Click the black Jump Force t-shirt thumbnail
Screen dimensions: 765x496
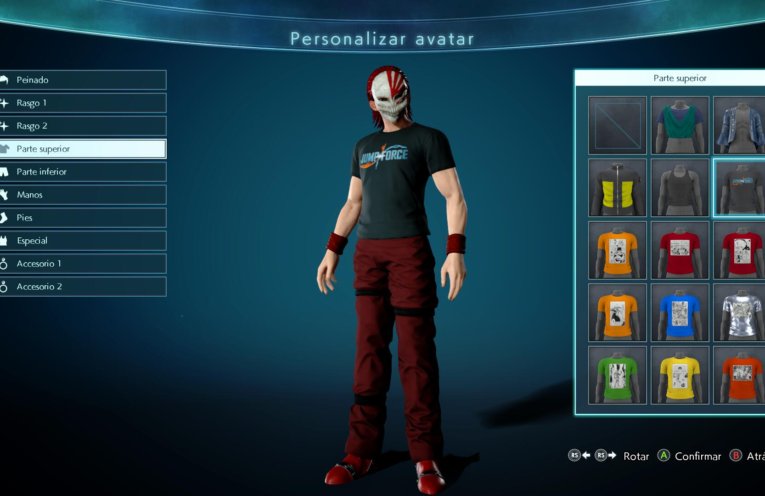point(740,188)
